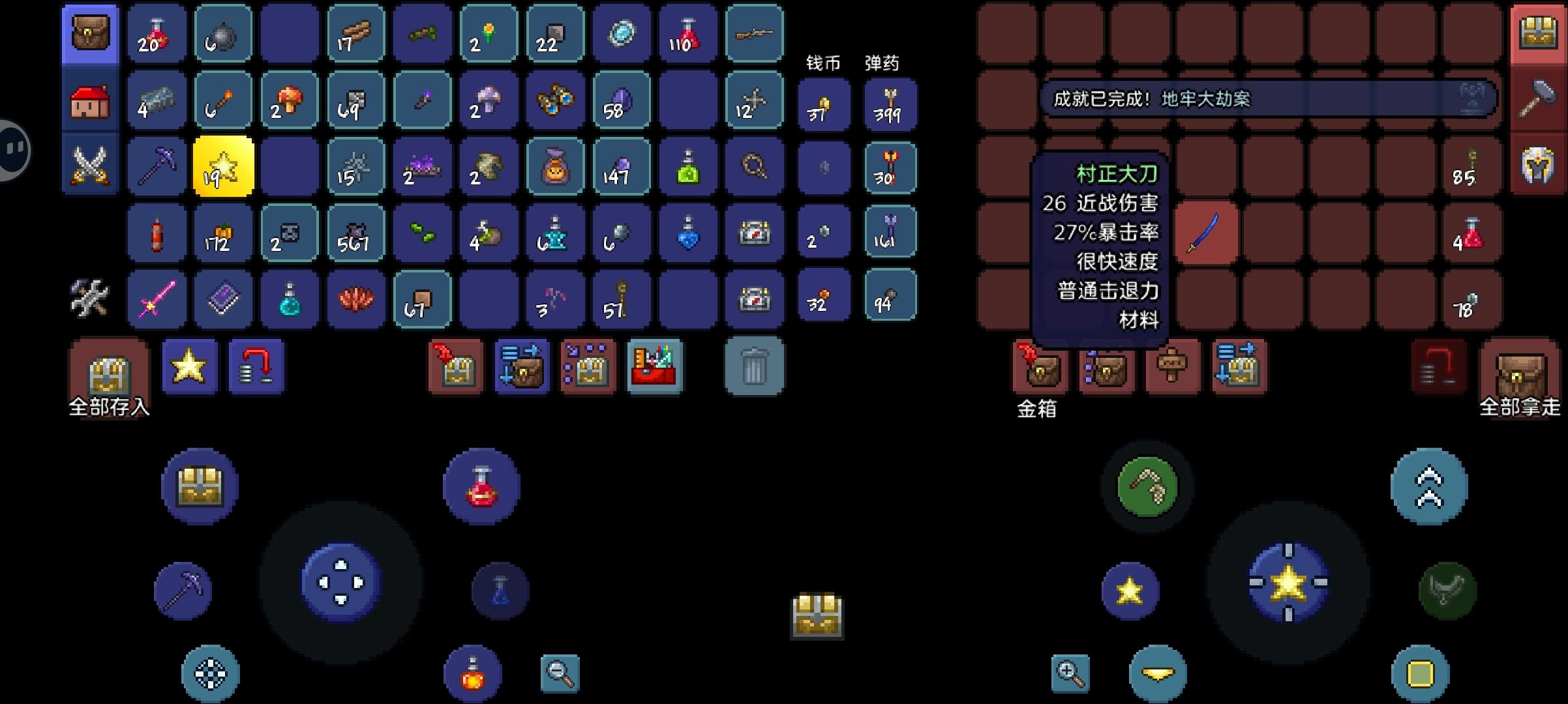Screen dimensions: 1568x704
Task: Toggle the favorite star button
Action: (x=189, y=366)
